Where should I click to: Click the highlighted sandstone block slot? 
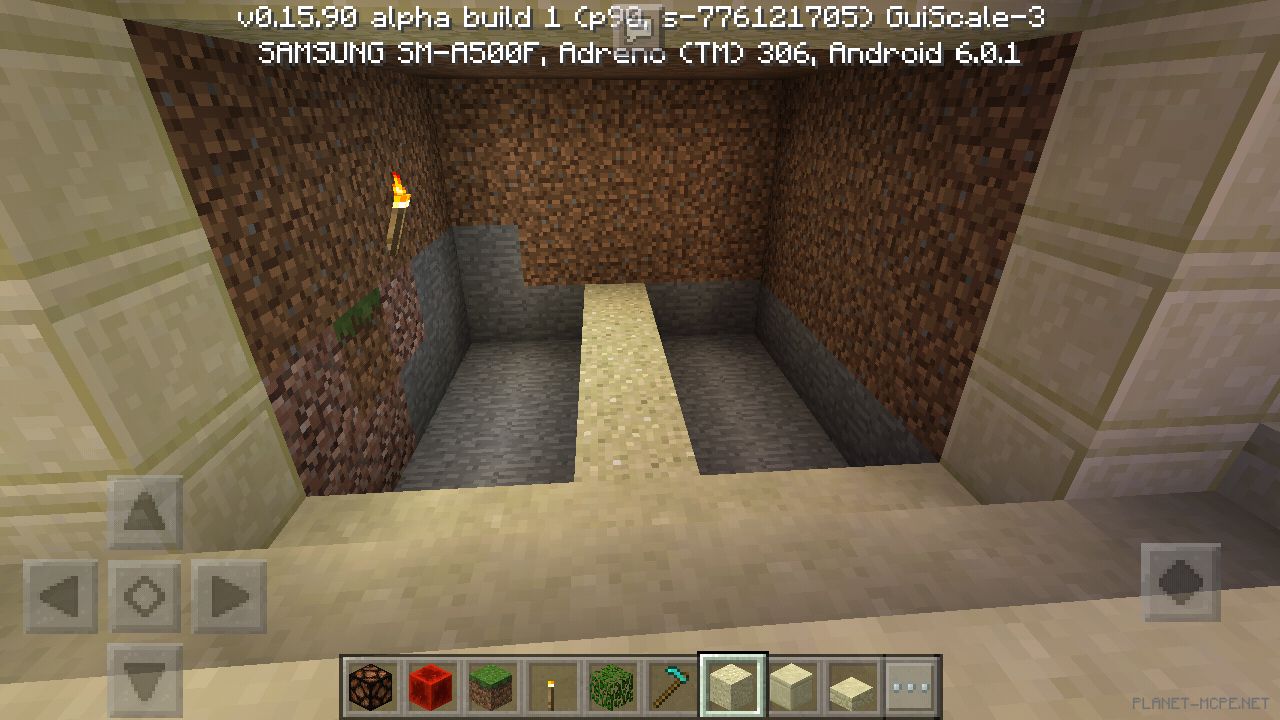(x=732, y=686)
